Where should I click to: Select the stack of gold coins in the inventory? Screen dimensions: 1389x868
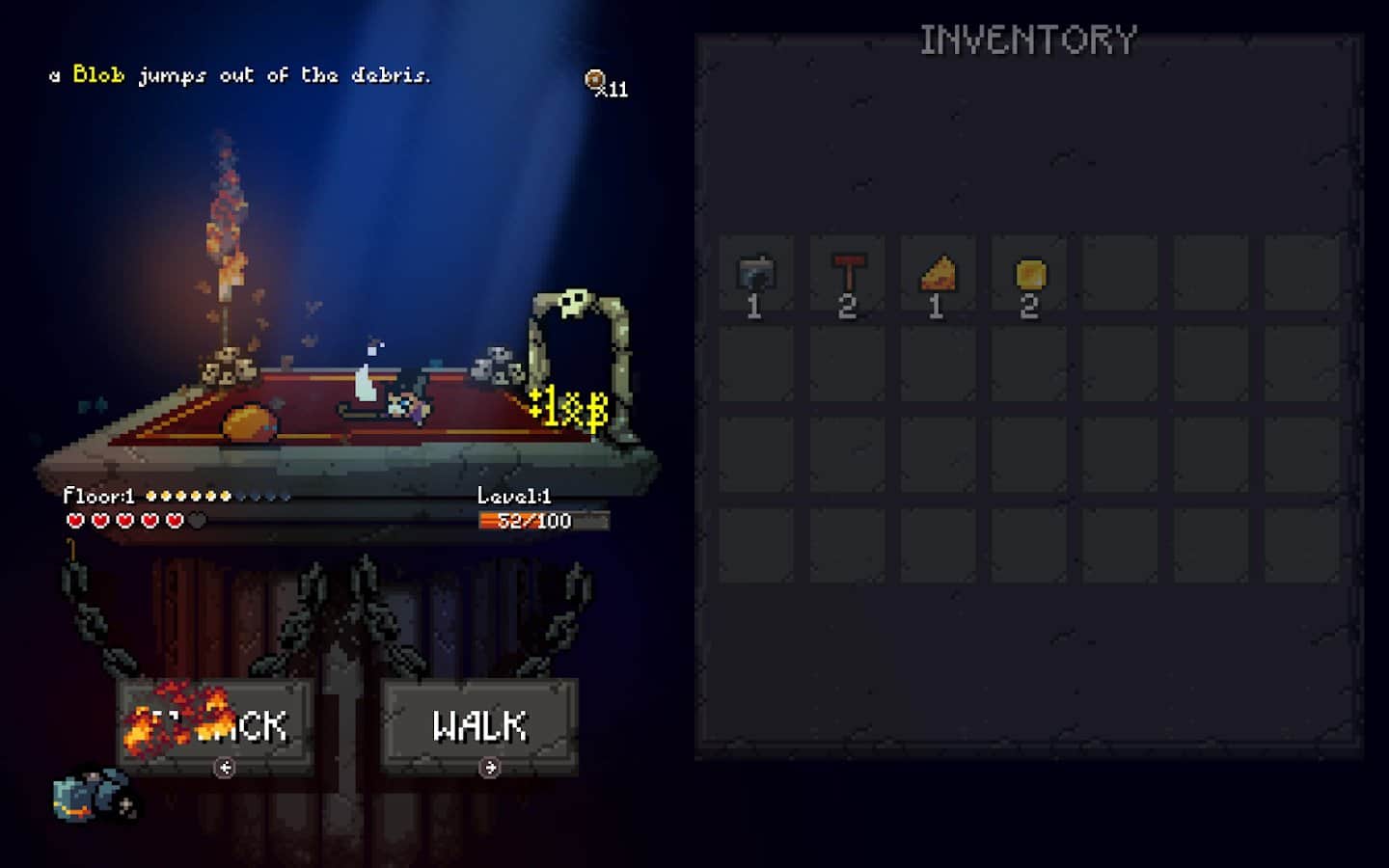pos(1030,273)
